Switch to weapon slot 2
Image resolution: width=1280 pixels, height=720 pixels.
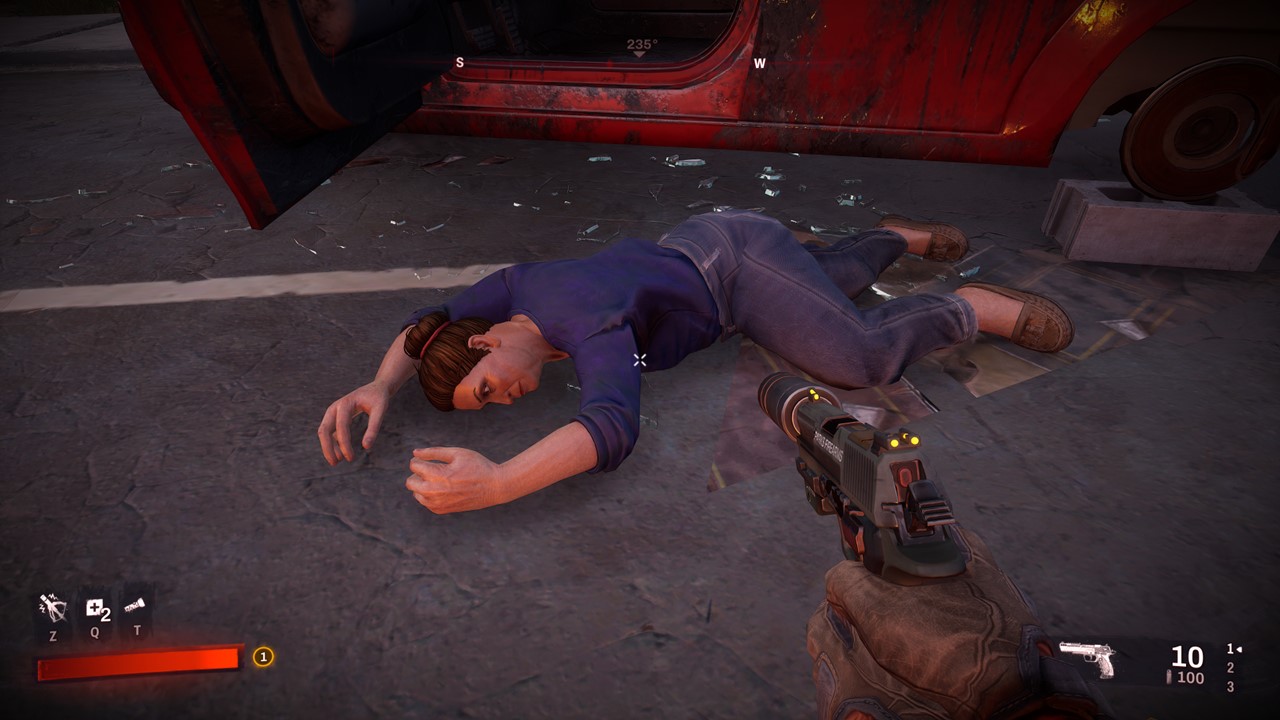1230,668
